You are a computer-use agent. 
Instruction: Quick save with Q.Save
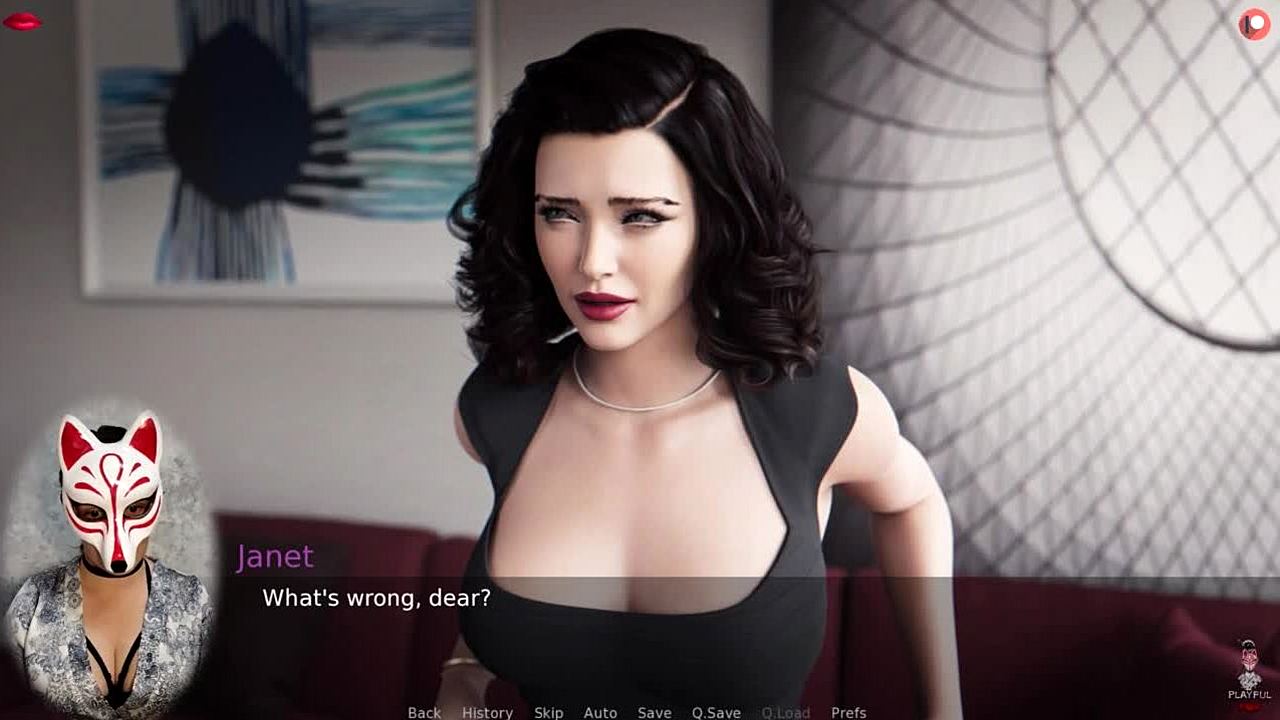click(x=716, y=712)
